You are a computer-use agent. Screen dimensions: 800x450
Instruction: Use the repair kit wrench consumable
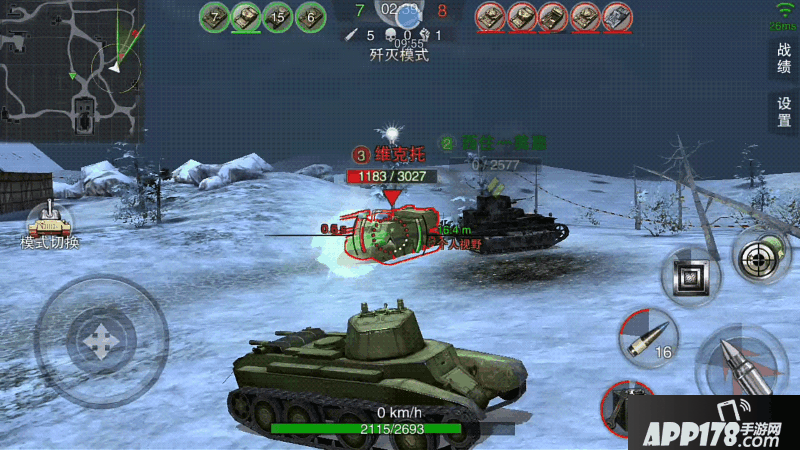[x=630, y=410]
